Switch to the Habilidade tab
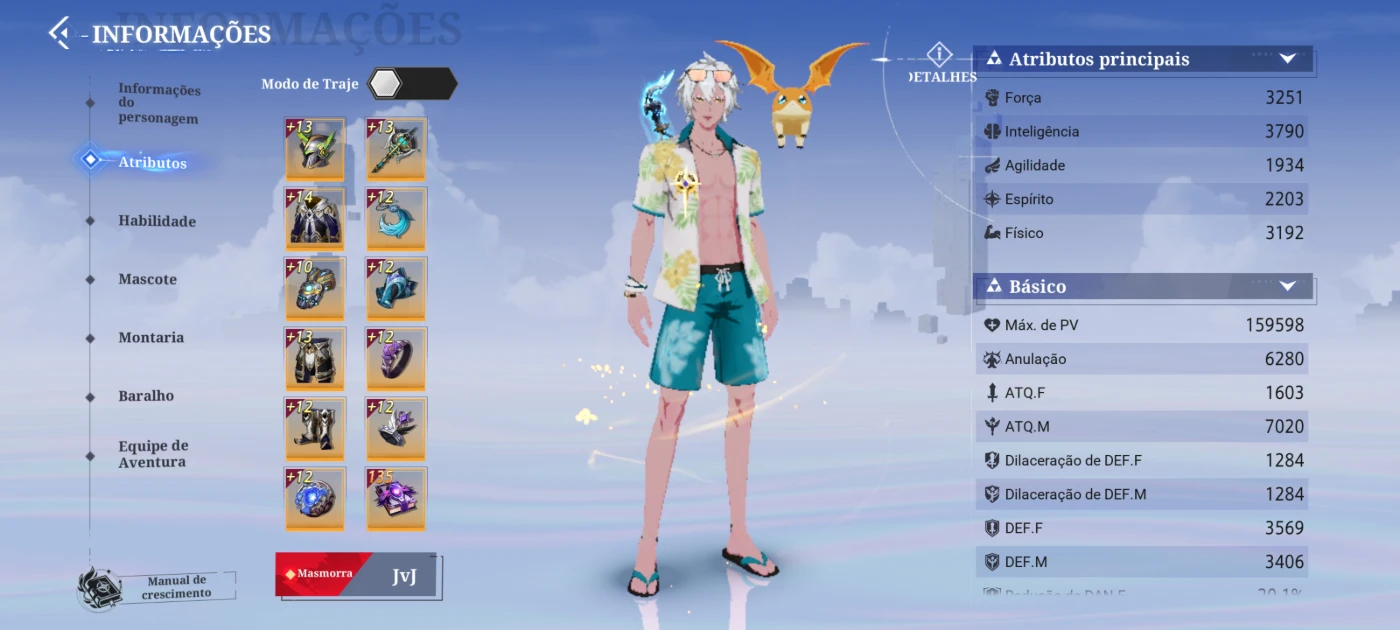The height and width of the screenshot is (630, 1400). 157,221
